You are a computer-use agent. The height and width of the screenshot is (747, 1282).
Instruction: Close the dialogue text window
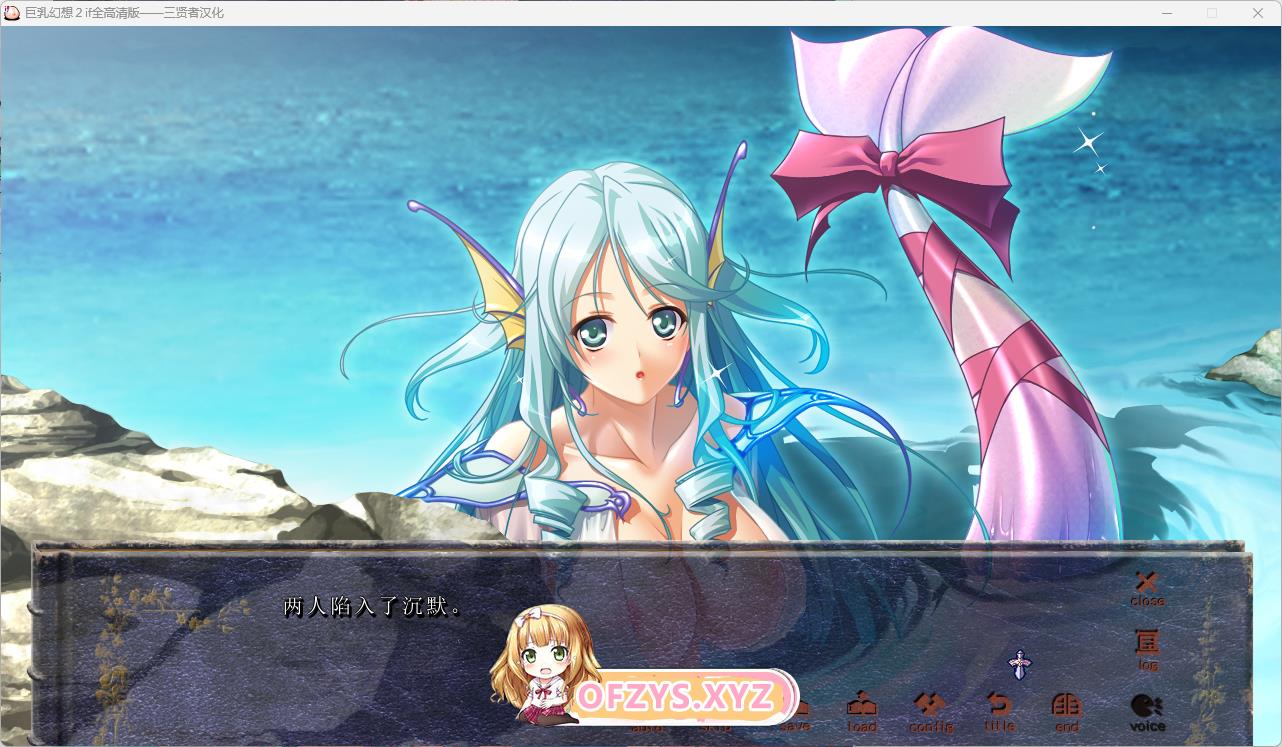pyautogui.click(x=1147, y=587)
